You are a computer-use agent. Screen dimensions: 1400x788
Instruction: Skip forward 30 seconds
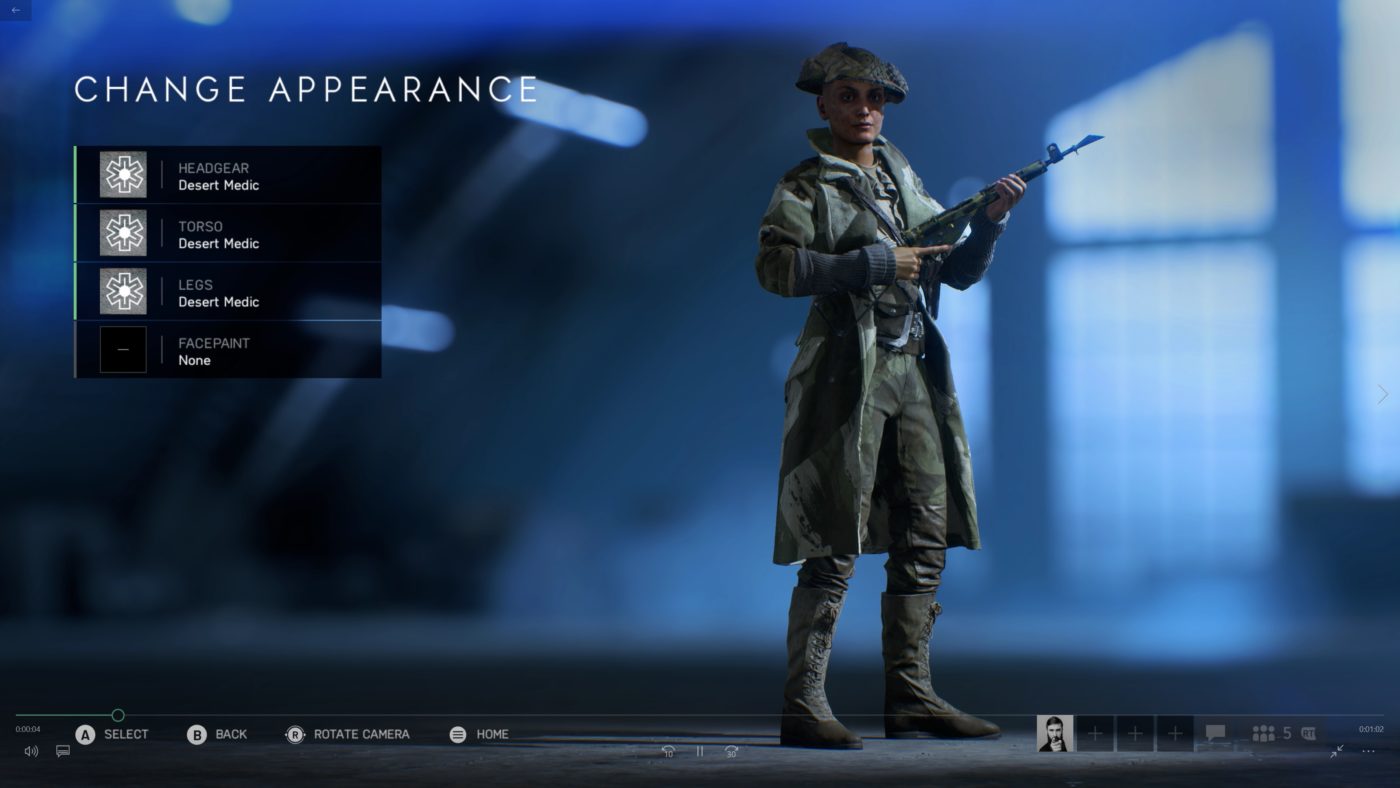click(729, 750)
